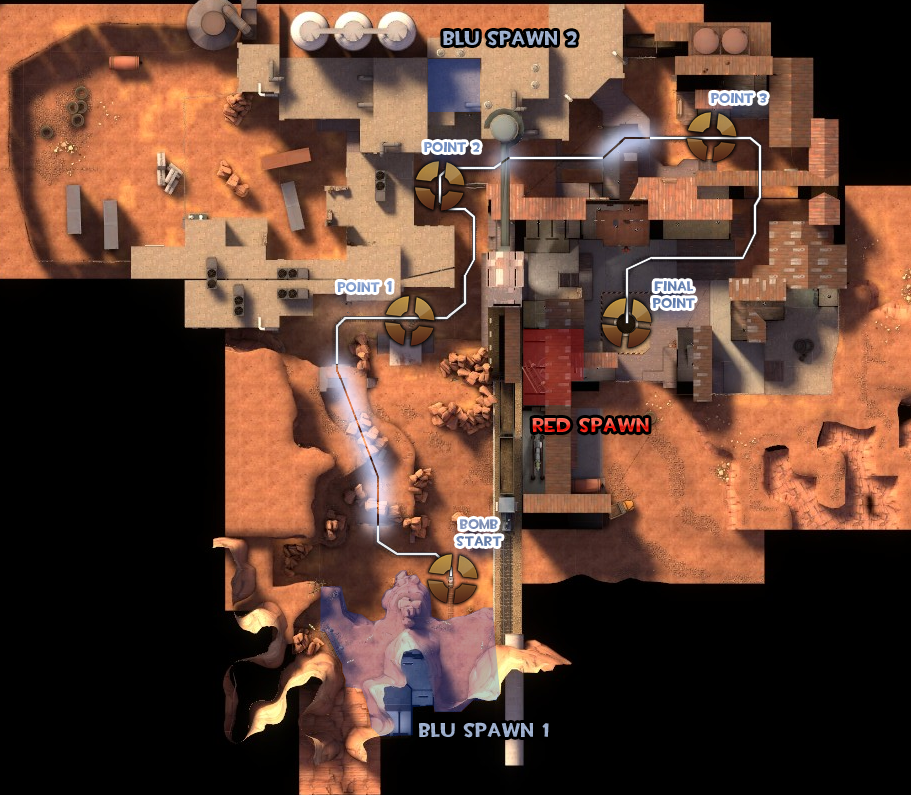
Task: Select the Point 2 control point marker
Action: pos(440,186)
